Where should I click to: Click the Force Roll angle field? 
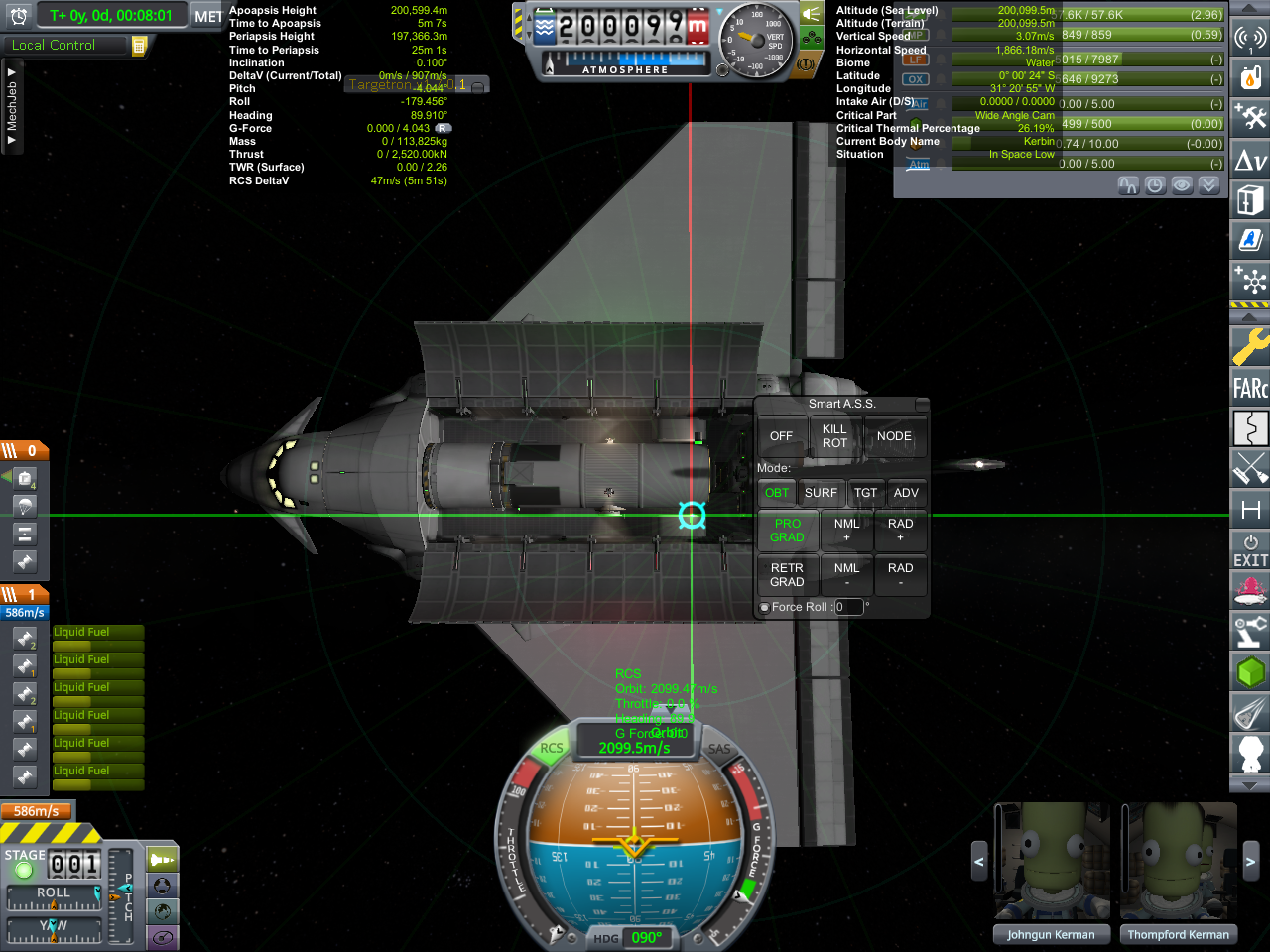[848, 607]
